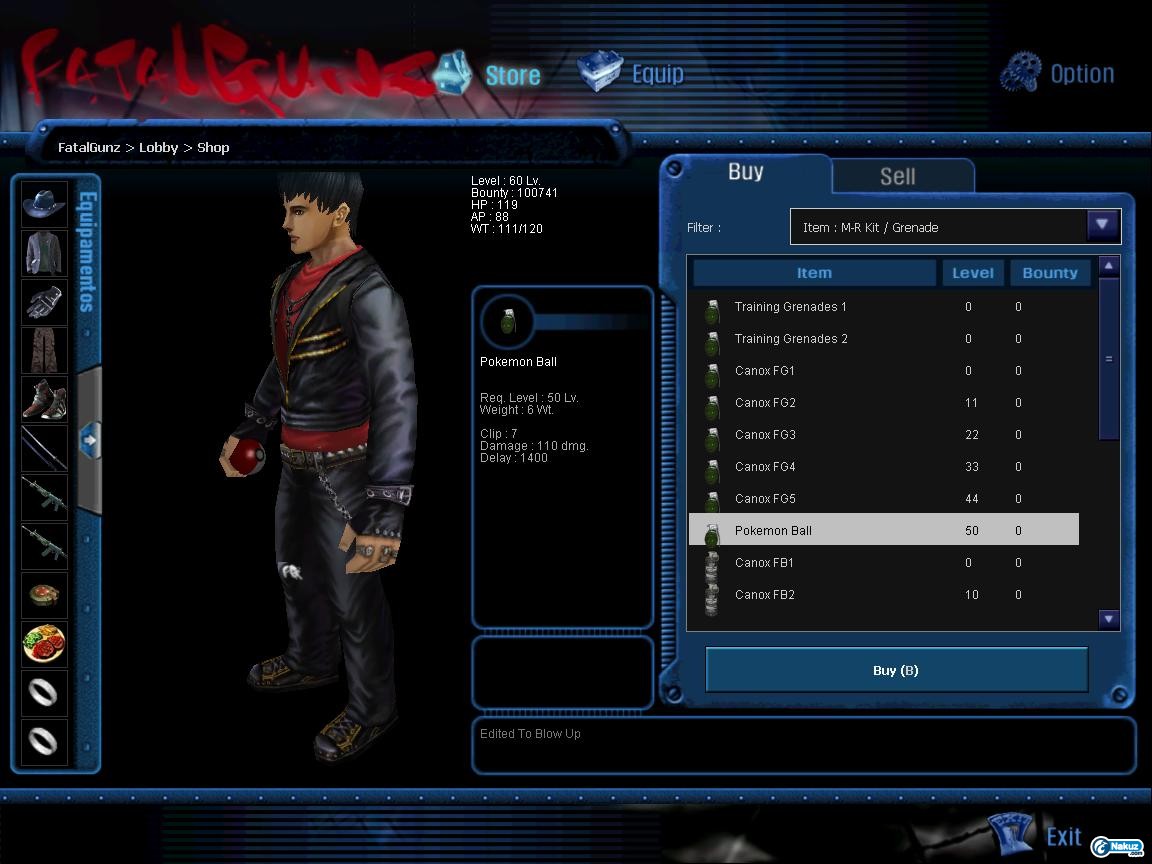Buy the selected item
The height and width of the screenshot is (864, 1152).
click(896, 670)
